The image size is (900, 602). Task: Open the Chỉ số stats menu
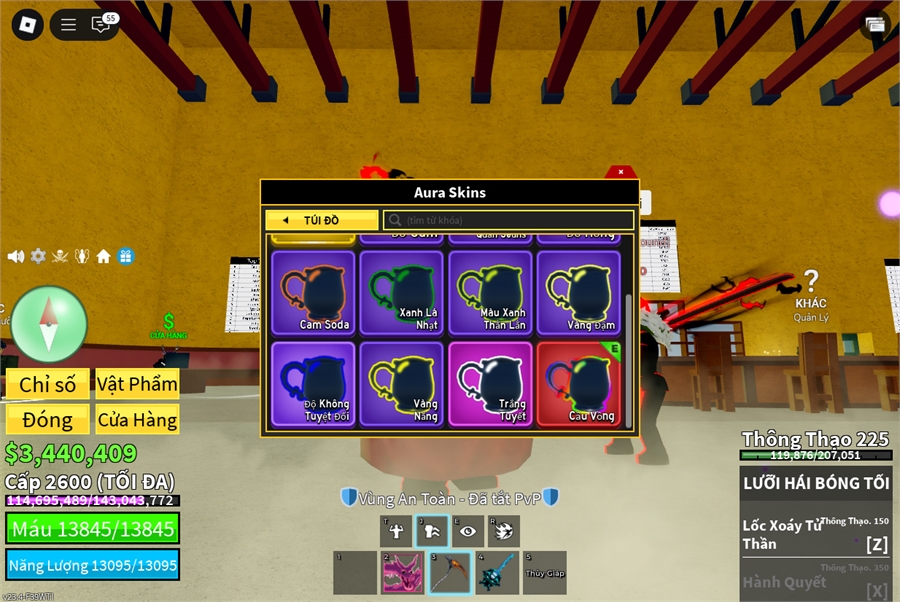(48, 384)
